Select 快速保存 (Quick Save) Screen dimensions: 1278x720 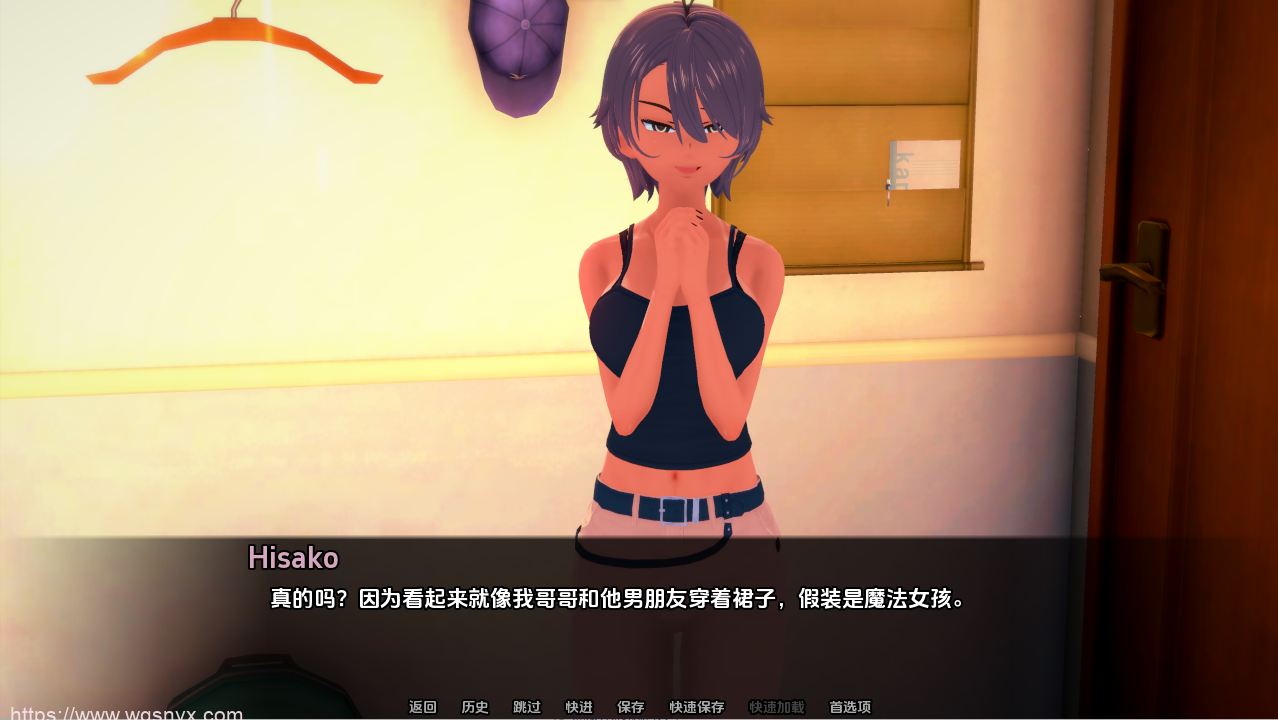(697, 707)
